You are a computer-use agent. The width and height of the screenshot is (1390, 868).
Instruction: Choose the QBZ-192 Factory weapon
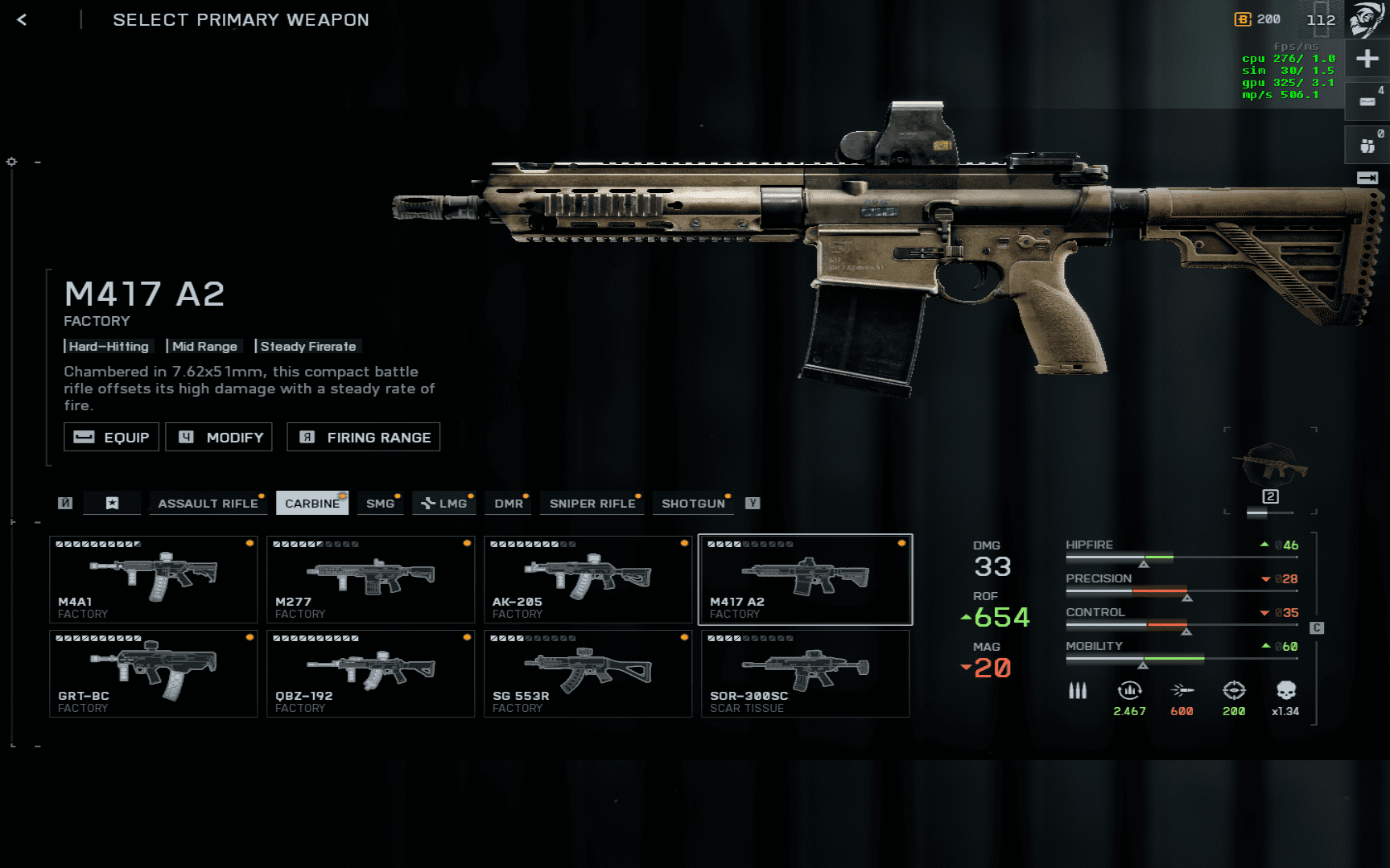click(x=371, y=673)
